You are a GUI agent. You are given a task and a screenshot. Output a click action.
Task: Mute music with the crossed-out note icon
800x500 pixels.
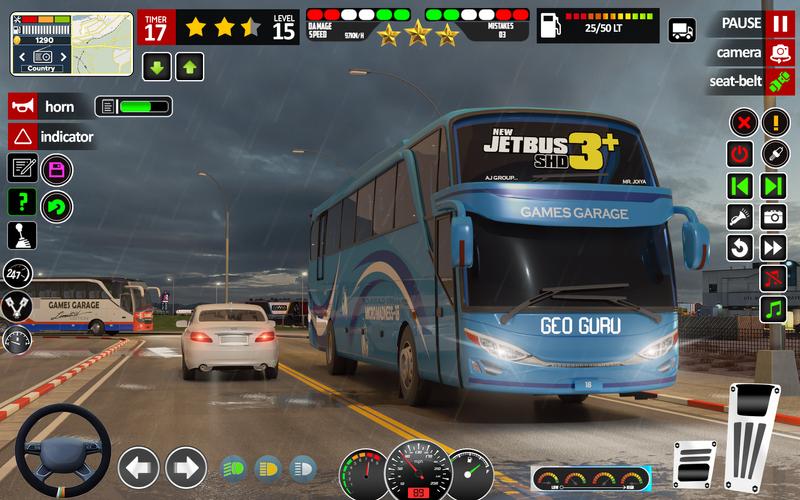point(772,277)
